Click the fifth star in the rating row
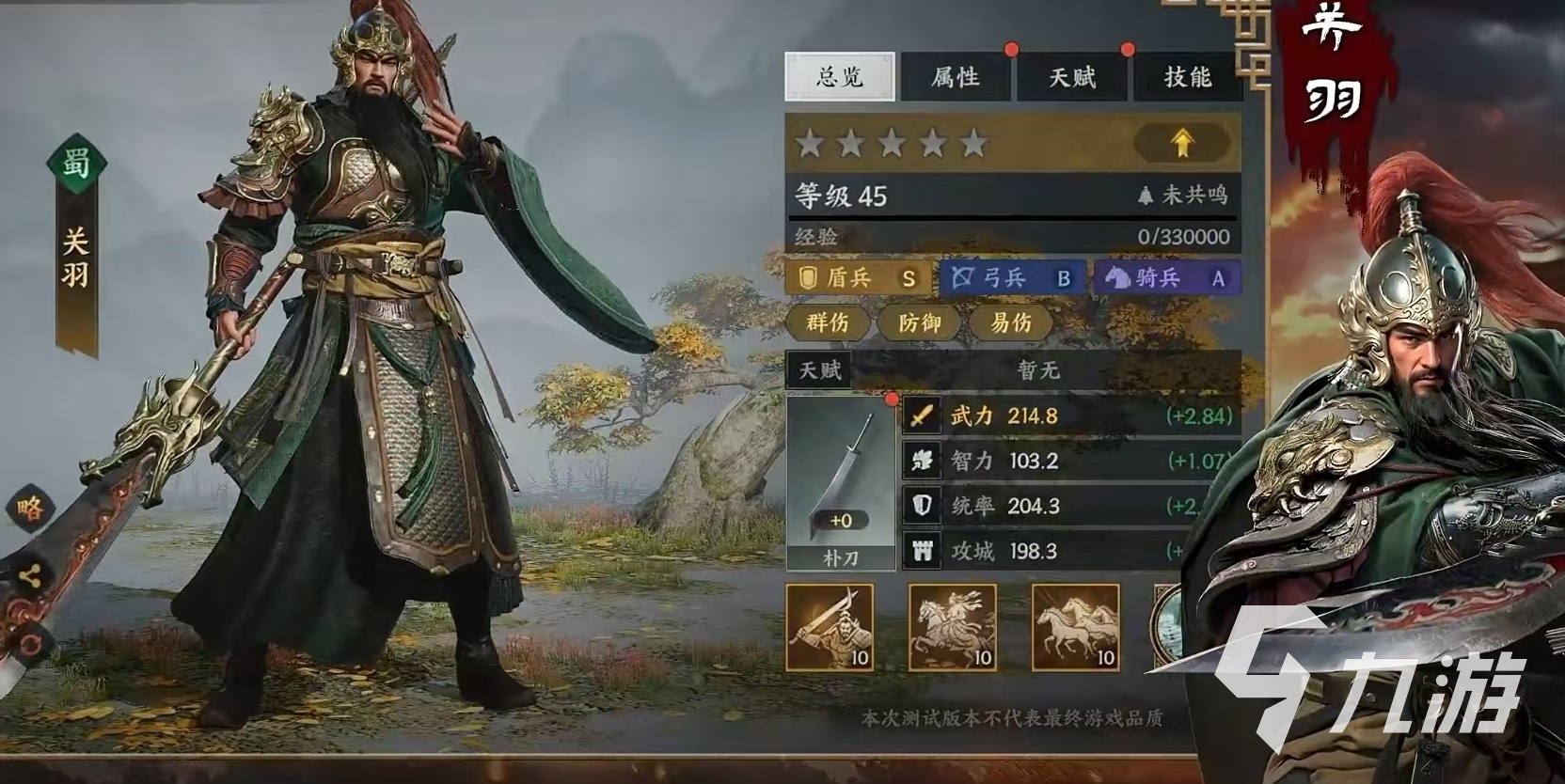Image resolution: width=1565 pixels, height=784 pixels. click(x=974, y=144)
